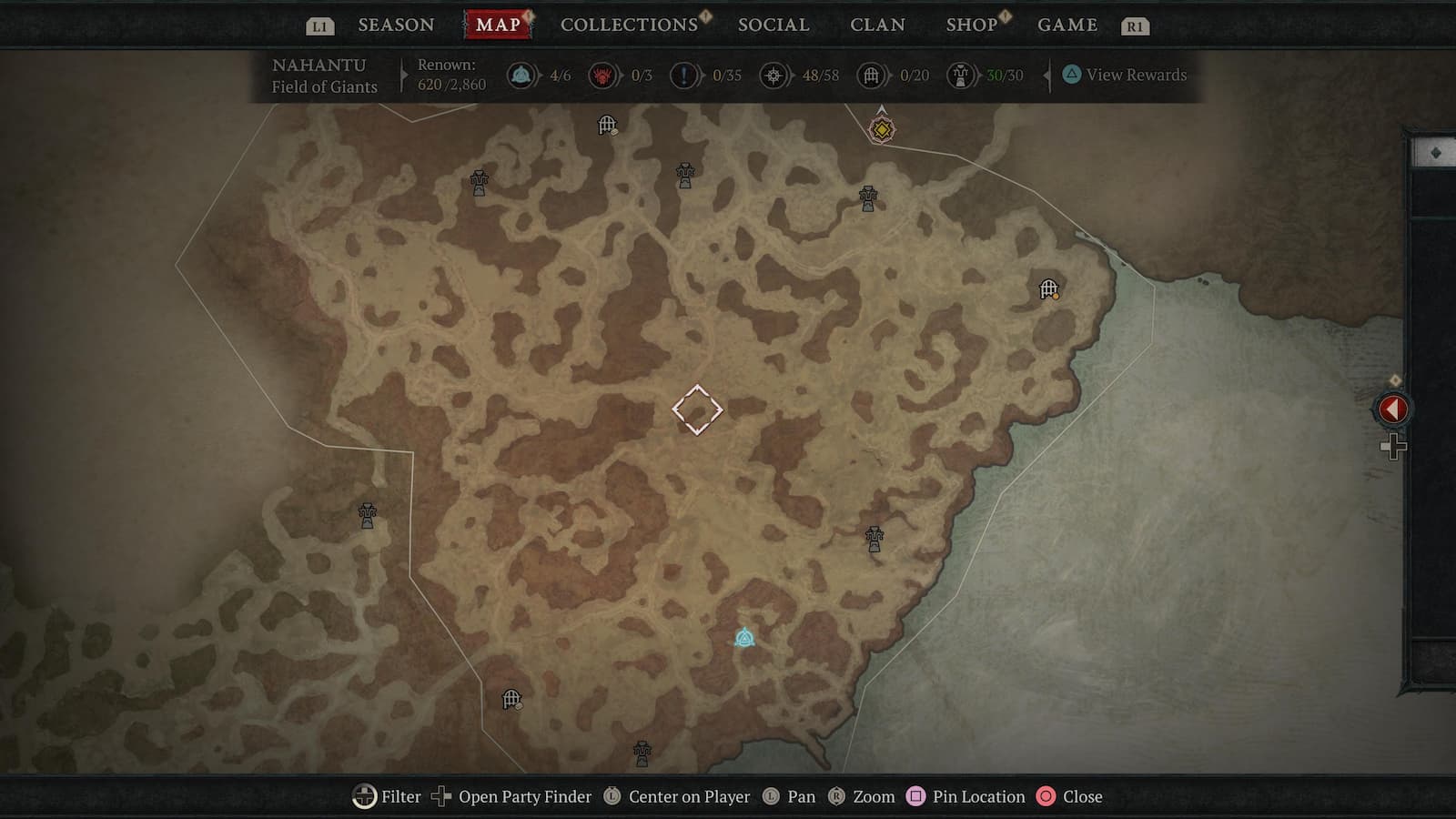Select the dungeon entrance icon at the map's top

tap(606, 125)
